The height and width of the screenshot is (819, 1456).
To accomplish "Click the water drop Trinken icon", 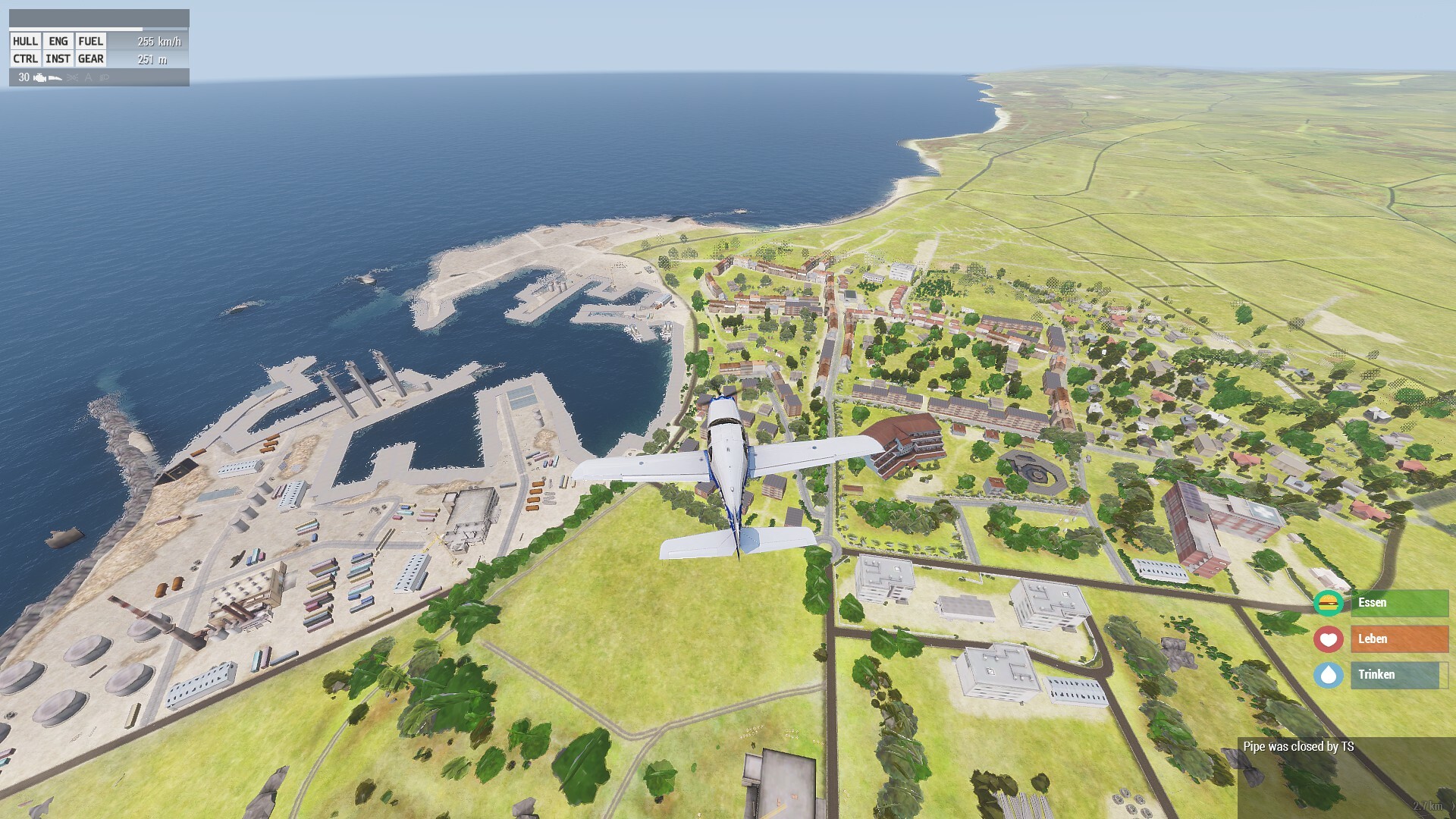I will pos(1328,675).
